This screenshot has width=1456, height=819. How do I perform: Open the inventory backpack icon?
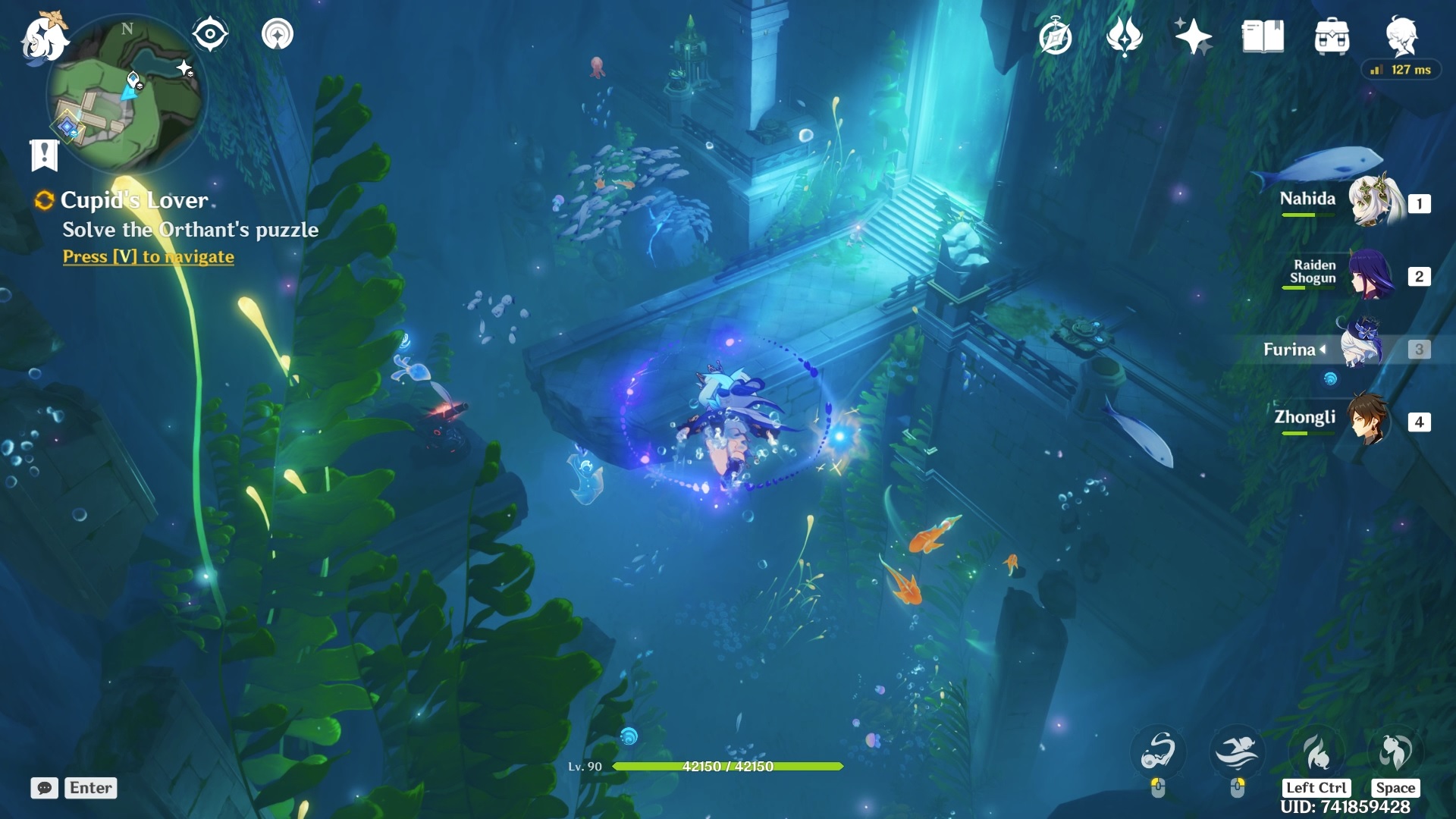click(x=1332, y=36)
